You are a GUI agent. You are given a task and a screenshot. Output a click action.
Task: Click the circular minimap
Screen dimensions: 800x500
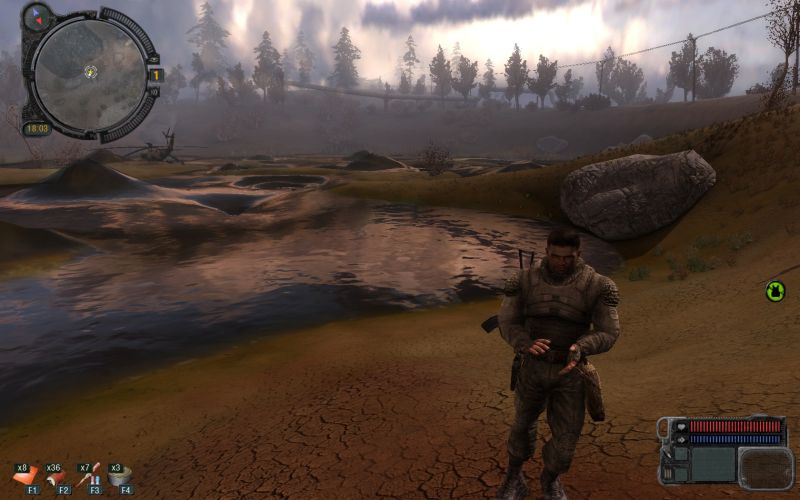click(x=89, y=71)
